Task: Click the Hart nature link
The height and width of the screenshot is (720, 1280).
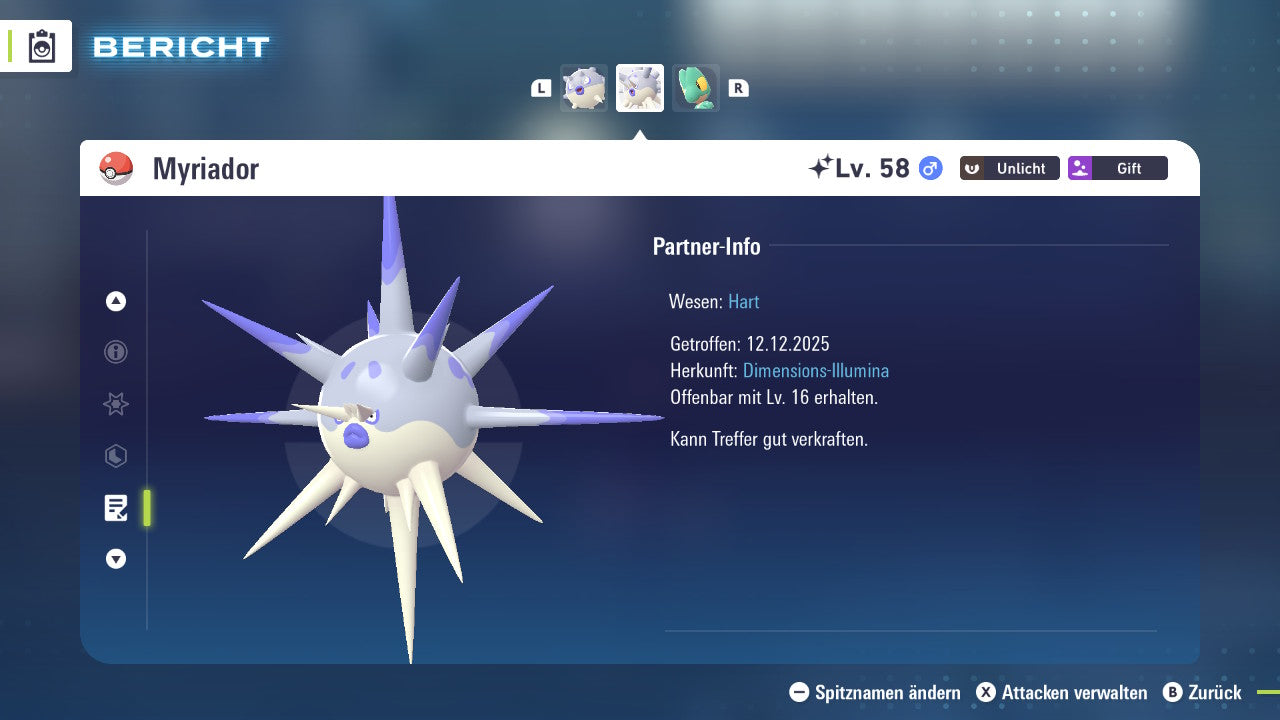Action: pos(743,301)
